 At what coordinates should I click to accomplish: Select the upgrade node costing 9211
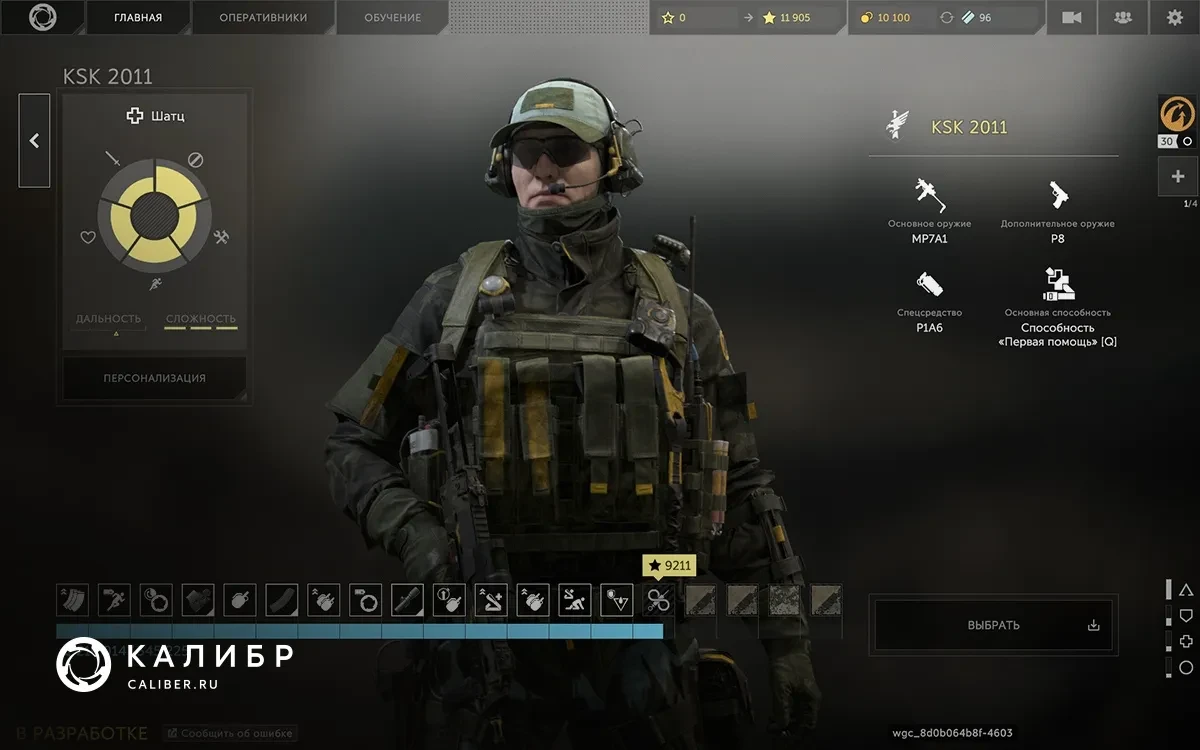(x=658, y=600)
